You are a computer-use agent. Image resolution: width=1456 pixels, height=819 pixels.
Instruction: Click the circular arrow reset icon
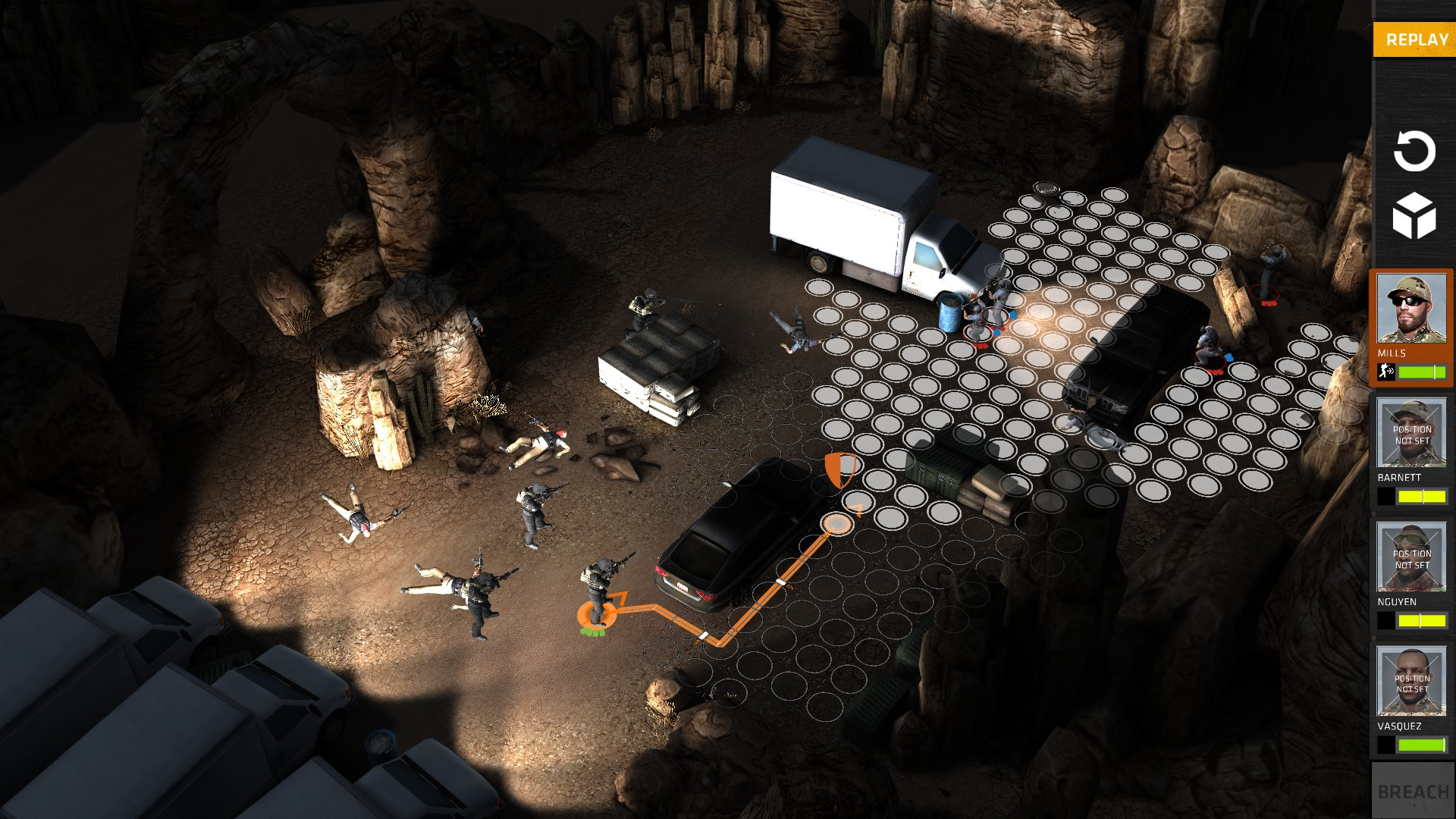1414,151
